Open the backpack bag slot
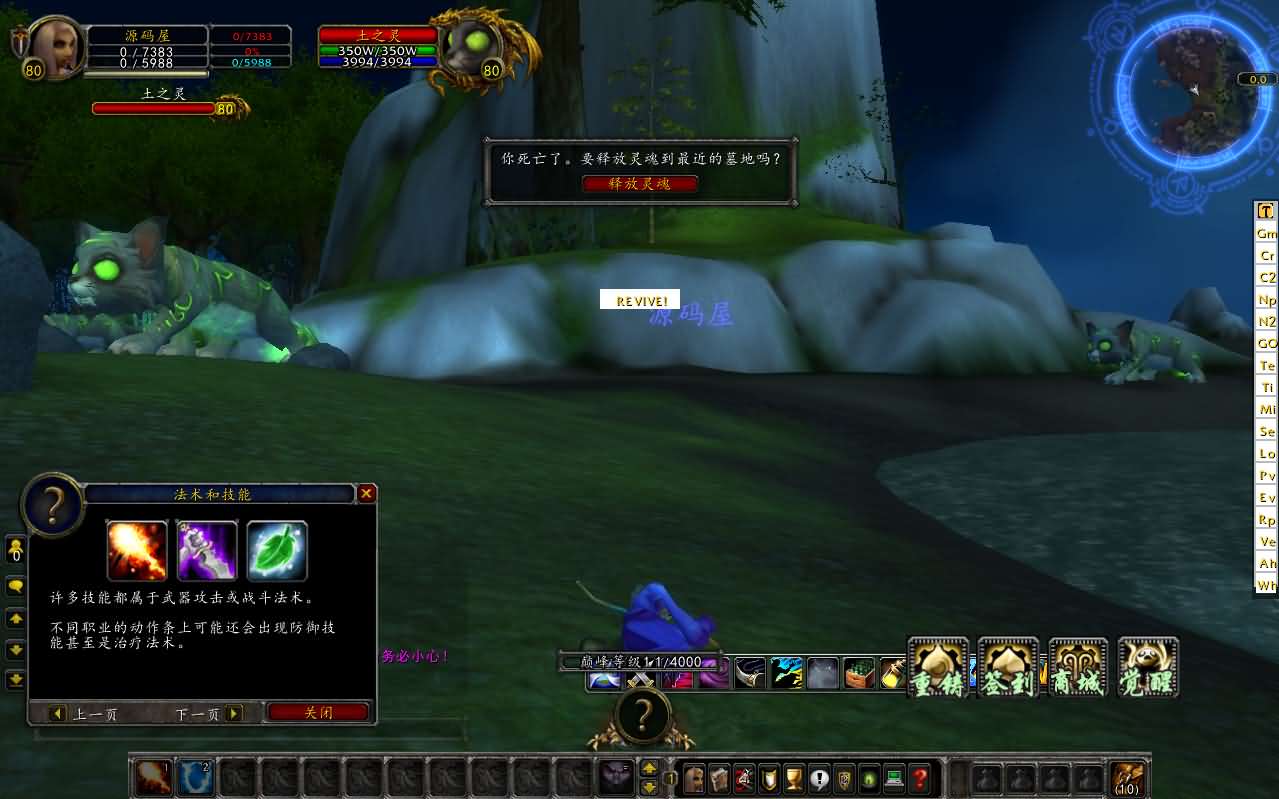 1129,778
